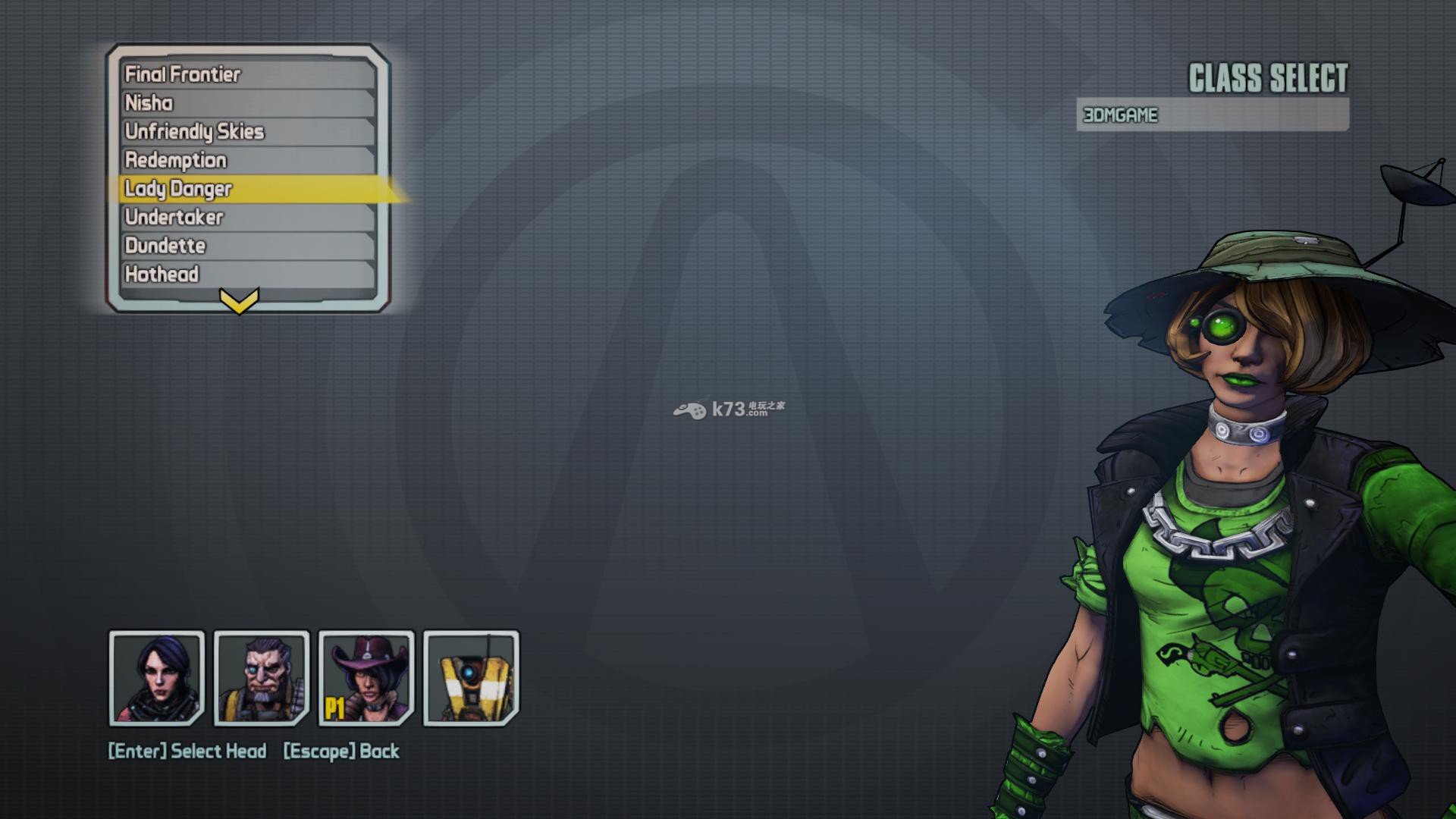Choose the Claptrap robot portrait
The image size is (1456, 819).
coord(471,678)
